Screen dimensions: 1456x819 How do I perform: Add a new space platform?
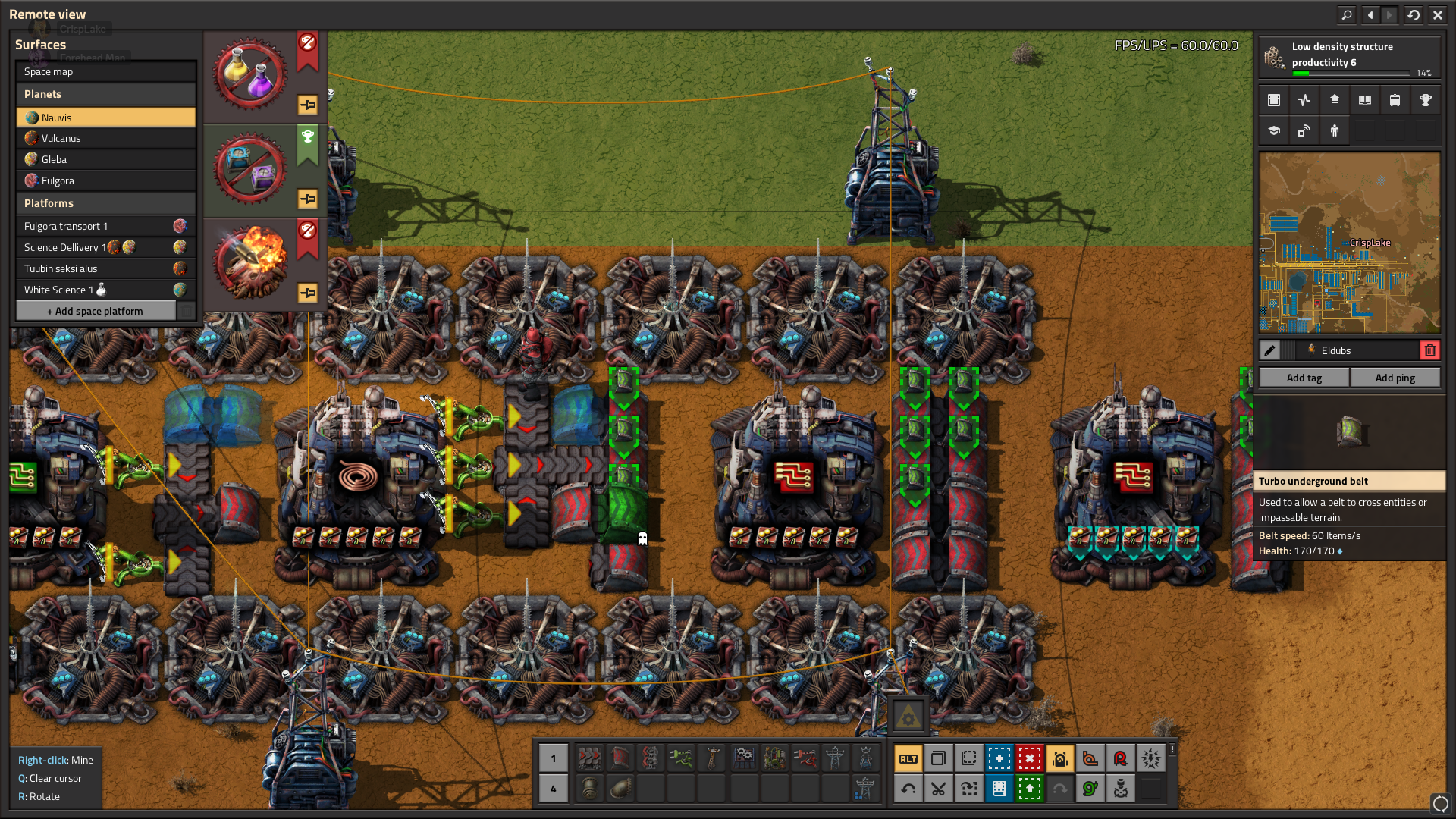96,311
